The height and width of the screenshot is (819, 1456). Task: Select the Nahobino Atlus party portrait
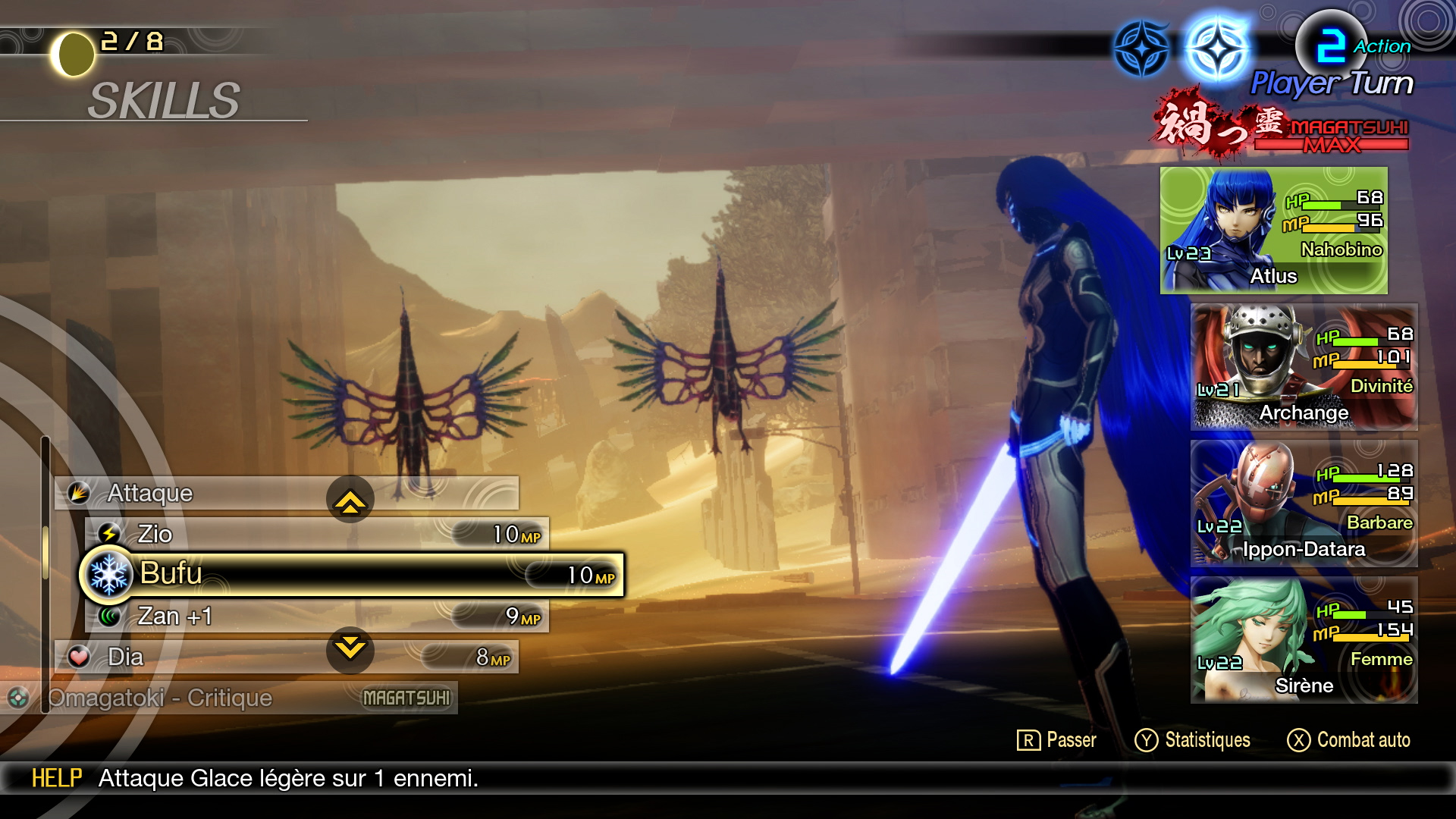click(x=1273, y=231)
